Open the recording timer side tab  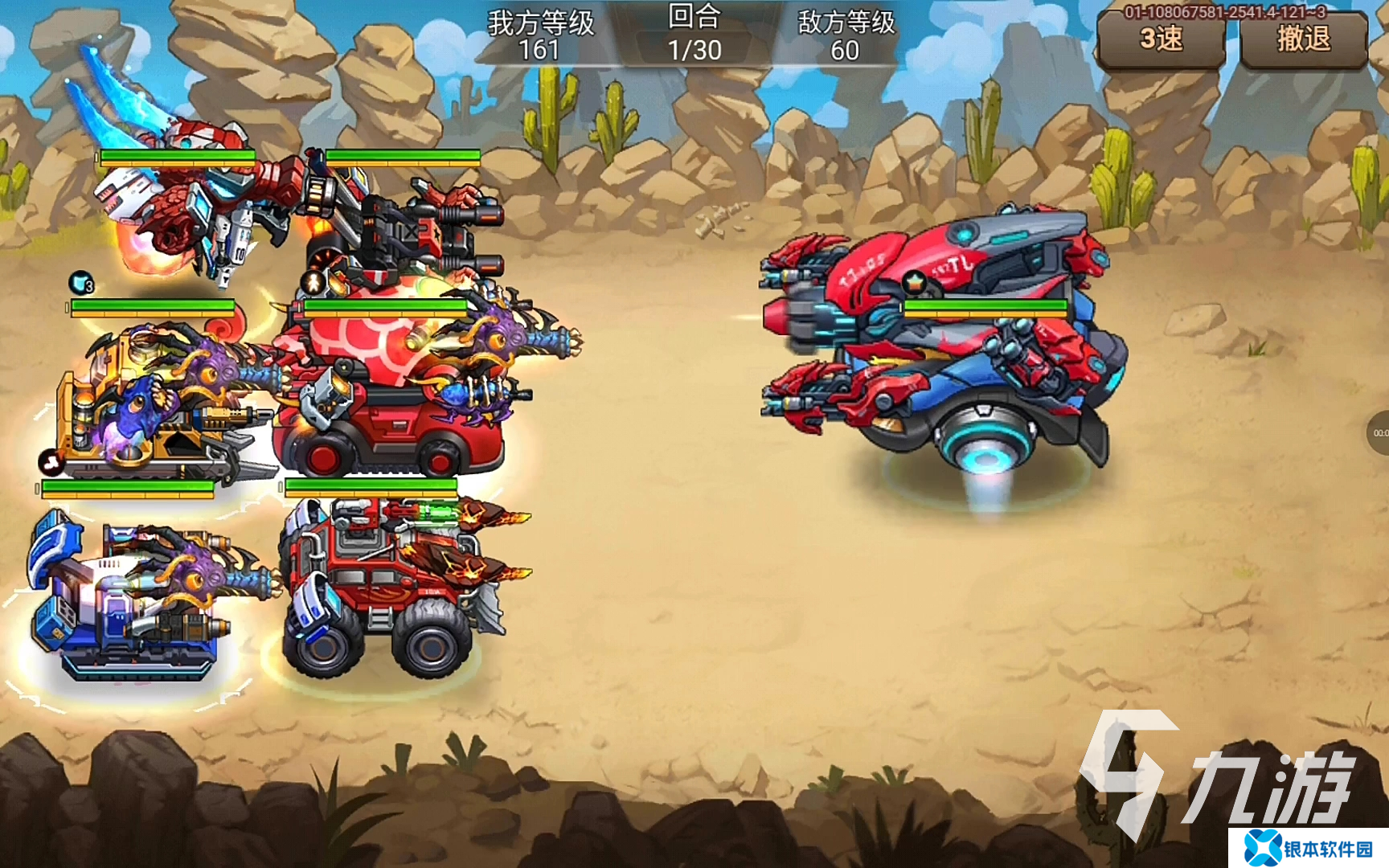(1378, 433)
